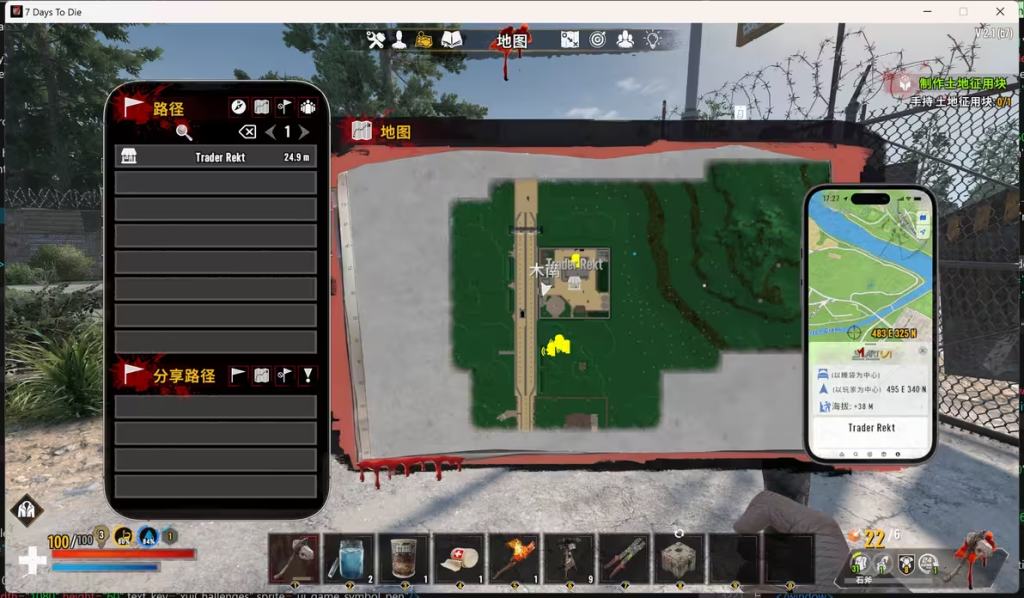Click Trader Rekt marker on the map
Viewport: 1024px width, 598px height.
coord(574,266)
